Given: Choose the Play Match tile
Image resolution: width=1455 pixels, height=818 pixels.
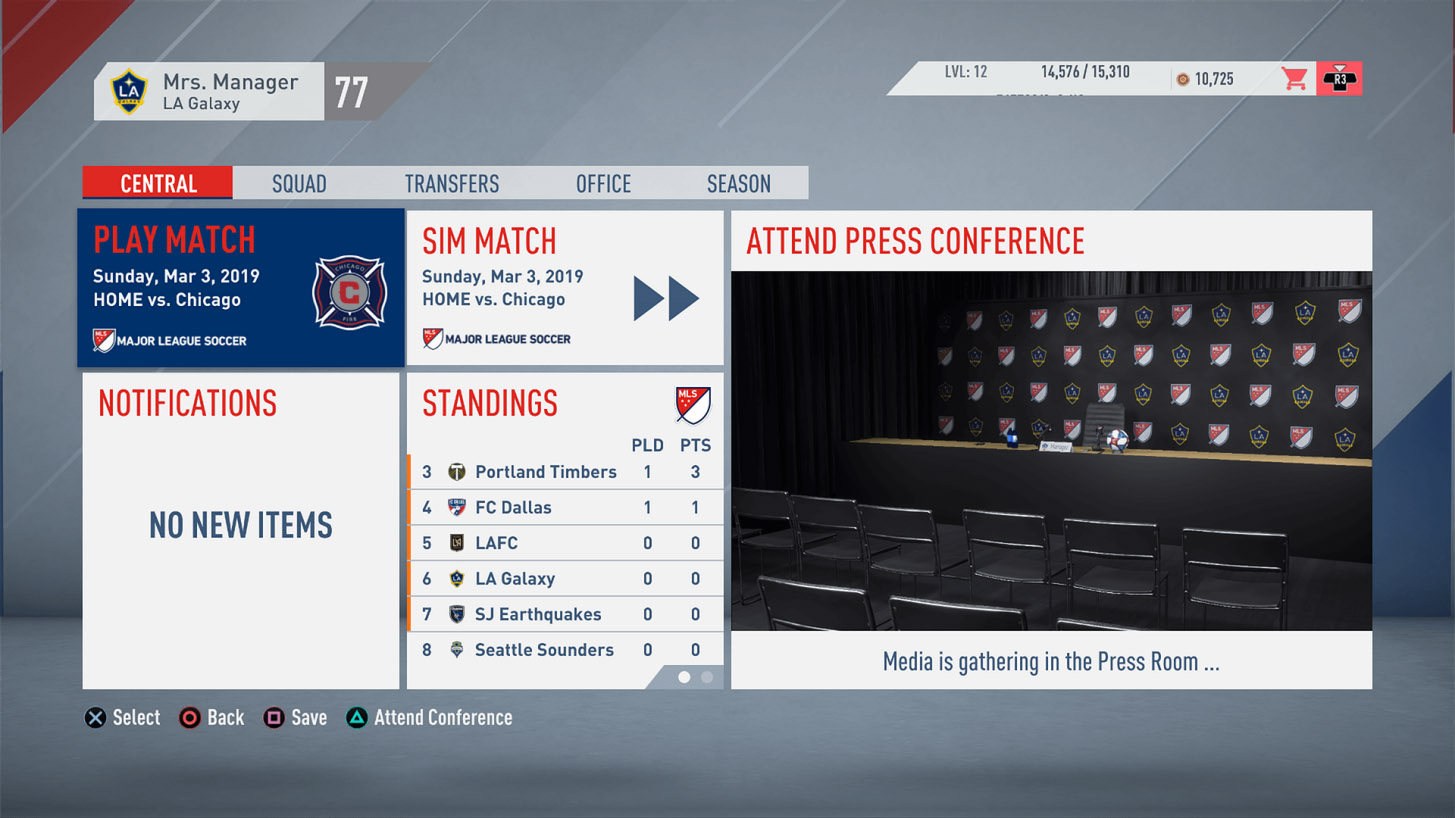Looking at the screenshot, I should [x=241, y=288].
